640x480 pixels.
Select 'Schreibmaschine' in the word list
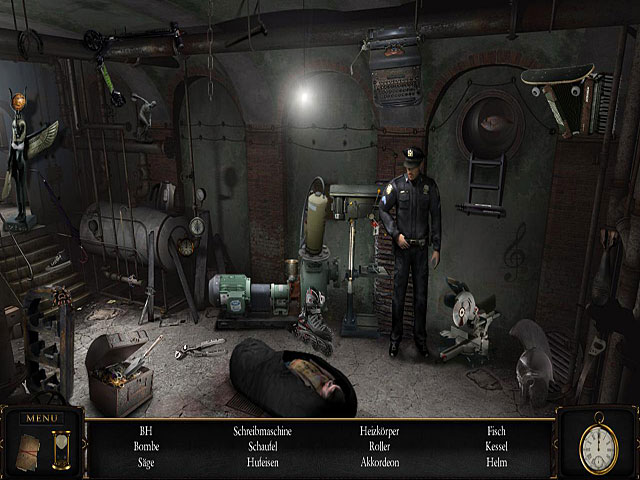pyautogui.click(x=263, y=431)
